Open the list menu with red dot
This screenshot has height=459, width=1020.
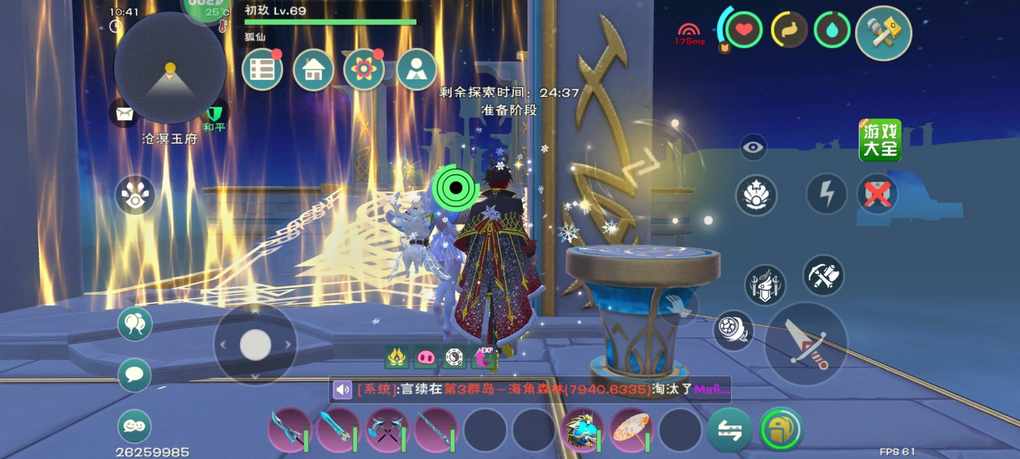coord(264,70)
